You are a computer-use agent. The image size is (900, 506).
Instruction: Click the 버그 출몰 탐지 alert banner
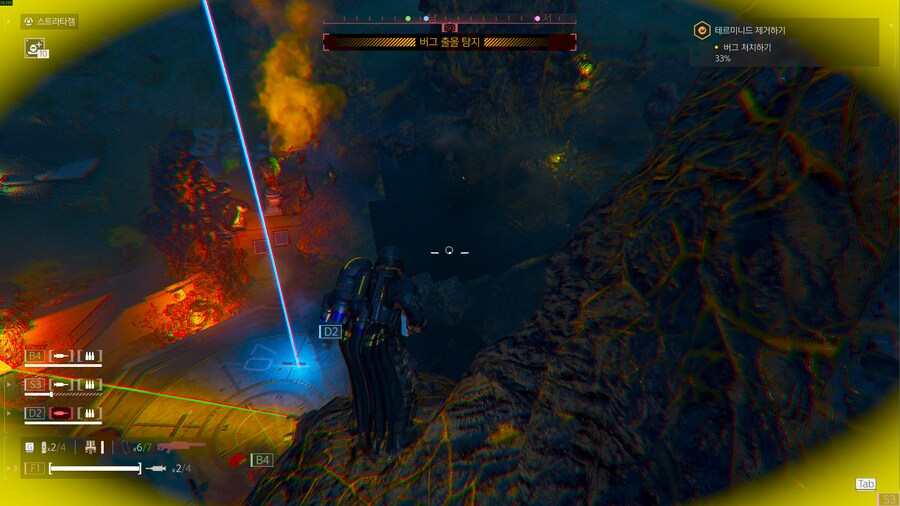pyautogui.click(x=449, y=42)
